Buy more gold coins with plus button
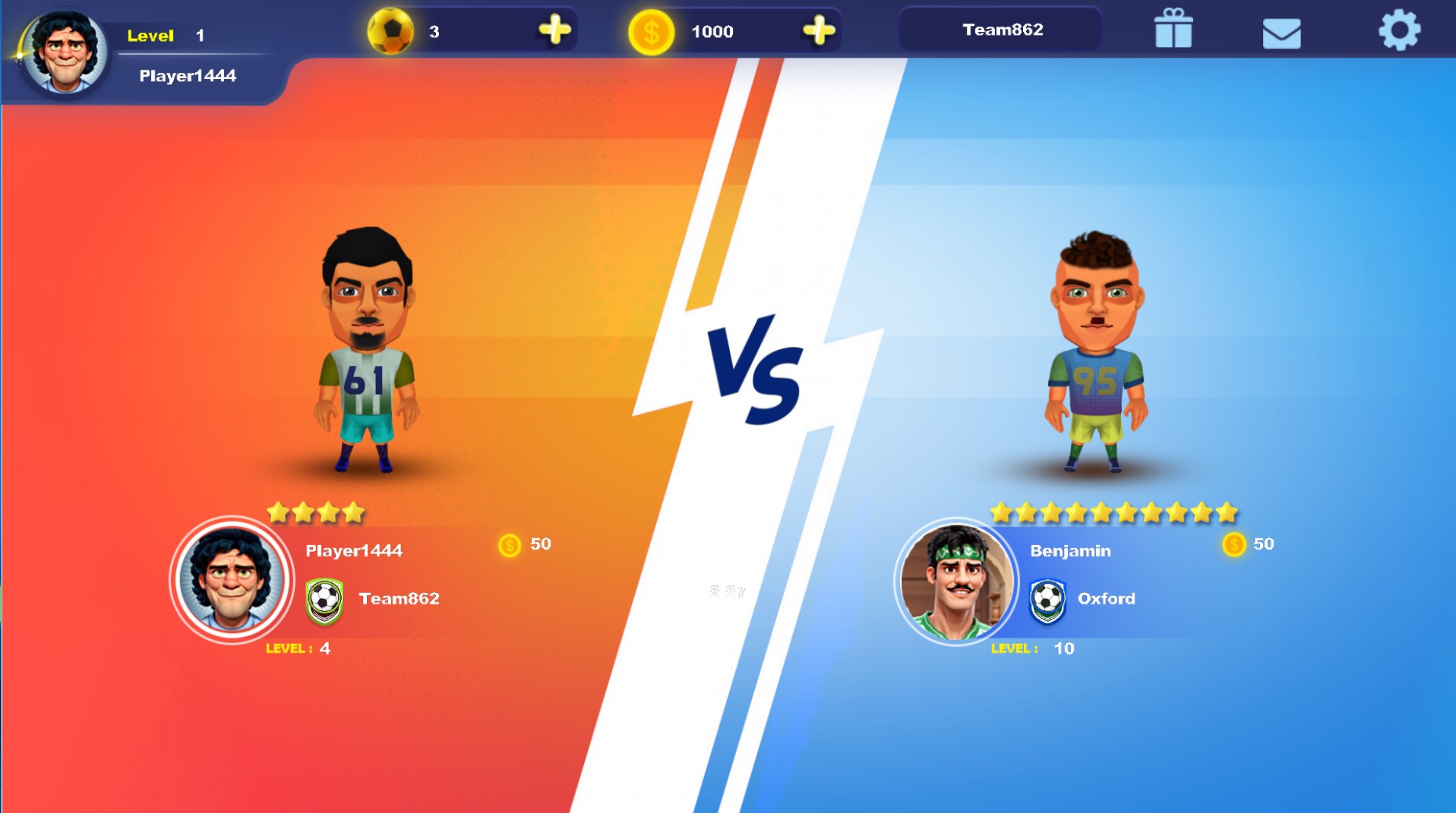 tap(818, 31)
